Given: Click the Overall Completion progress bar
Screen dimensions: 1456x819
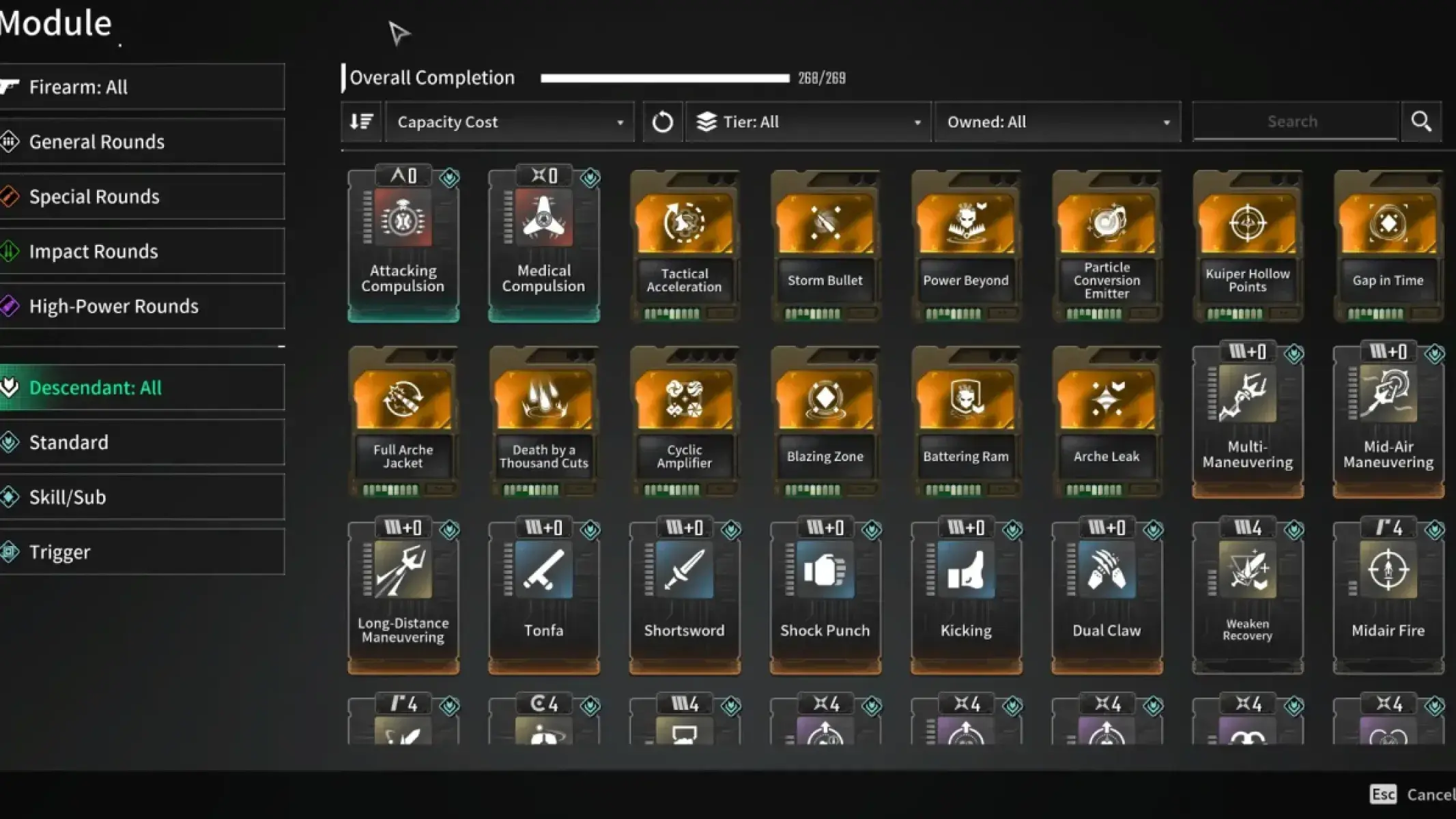Looking at the screenshot, I should pyautogui.click(x=663, y=77).
